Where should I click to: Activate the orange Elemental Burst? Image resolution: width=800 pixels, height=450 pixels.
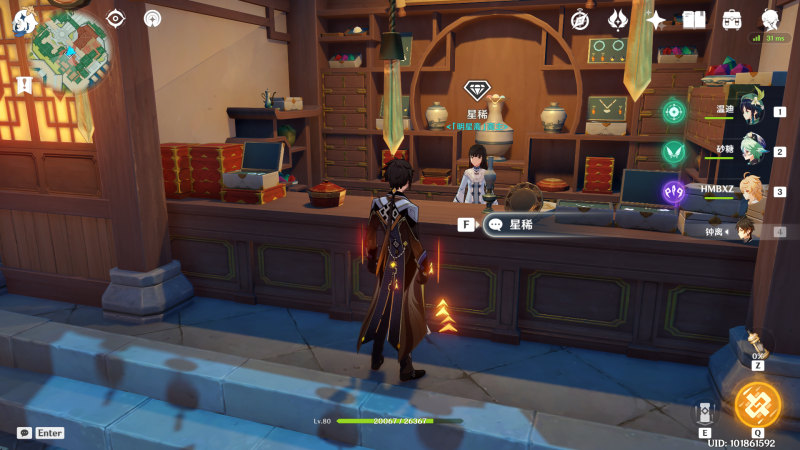pyautogui.click(x=757, y=403)
